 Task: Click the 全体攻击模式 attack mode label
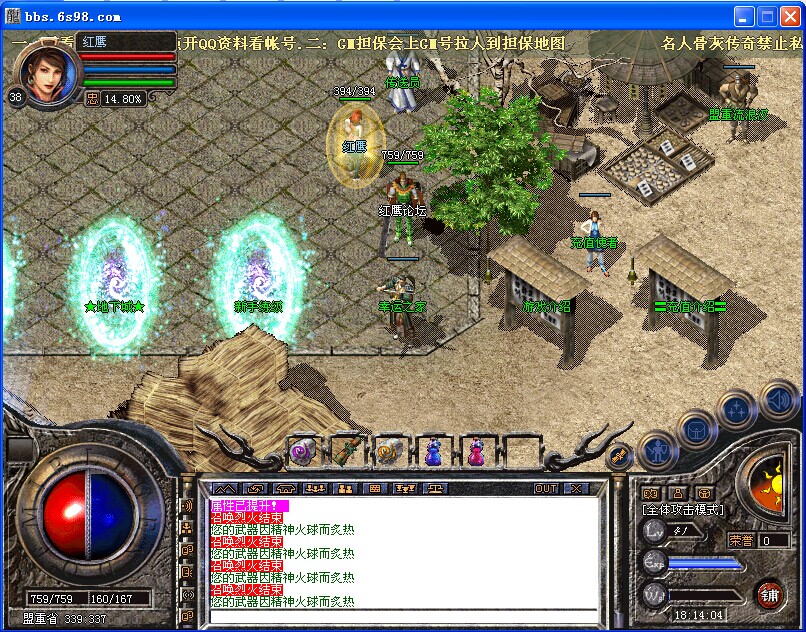pos(684,510)
